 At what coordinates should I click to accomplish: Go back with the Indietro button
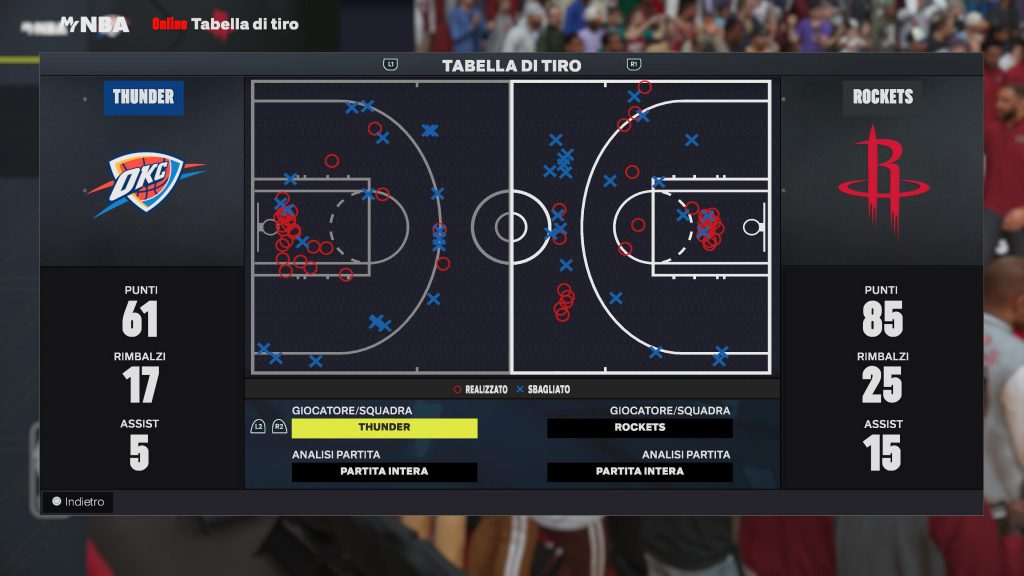pyautogui.click(x=78, y=502)
